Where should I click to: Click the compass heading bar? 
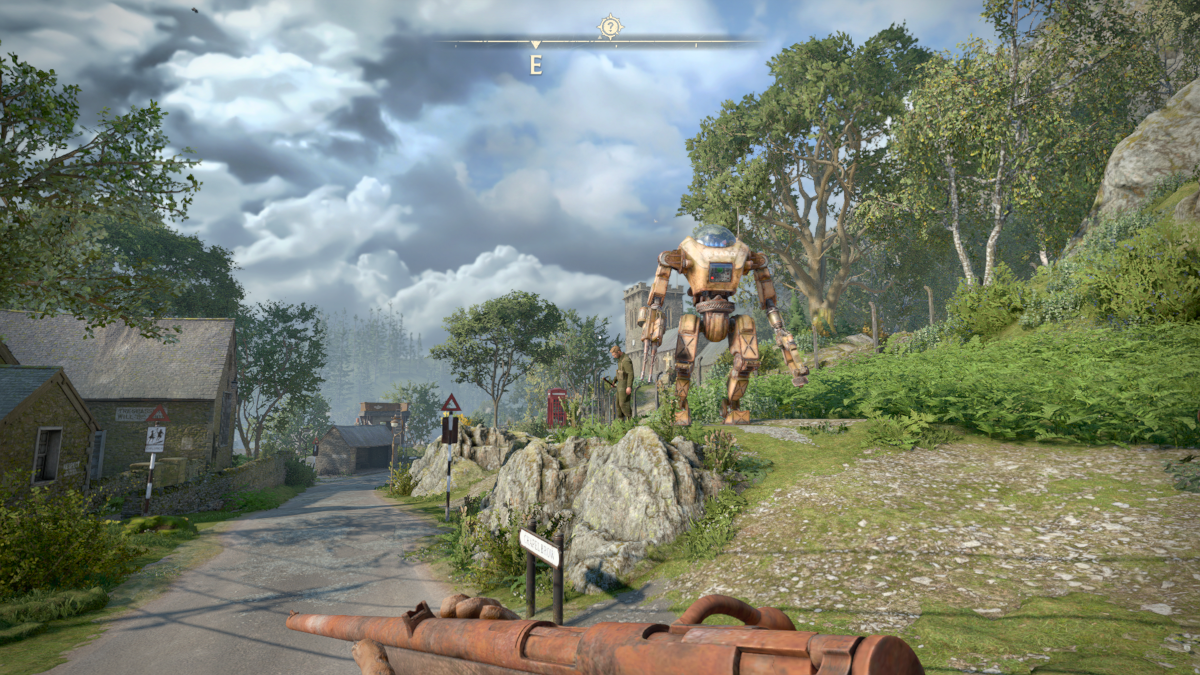pos(600,43)
